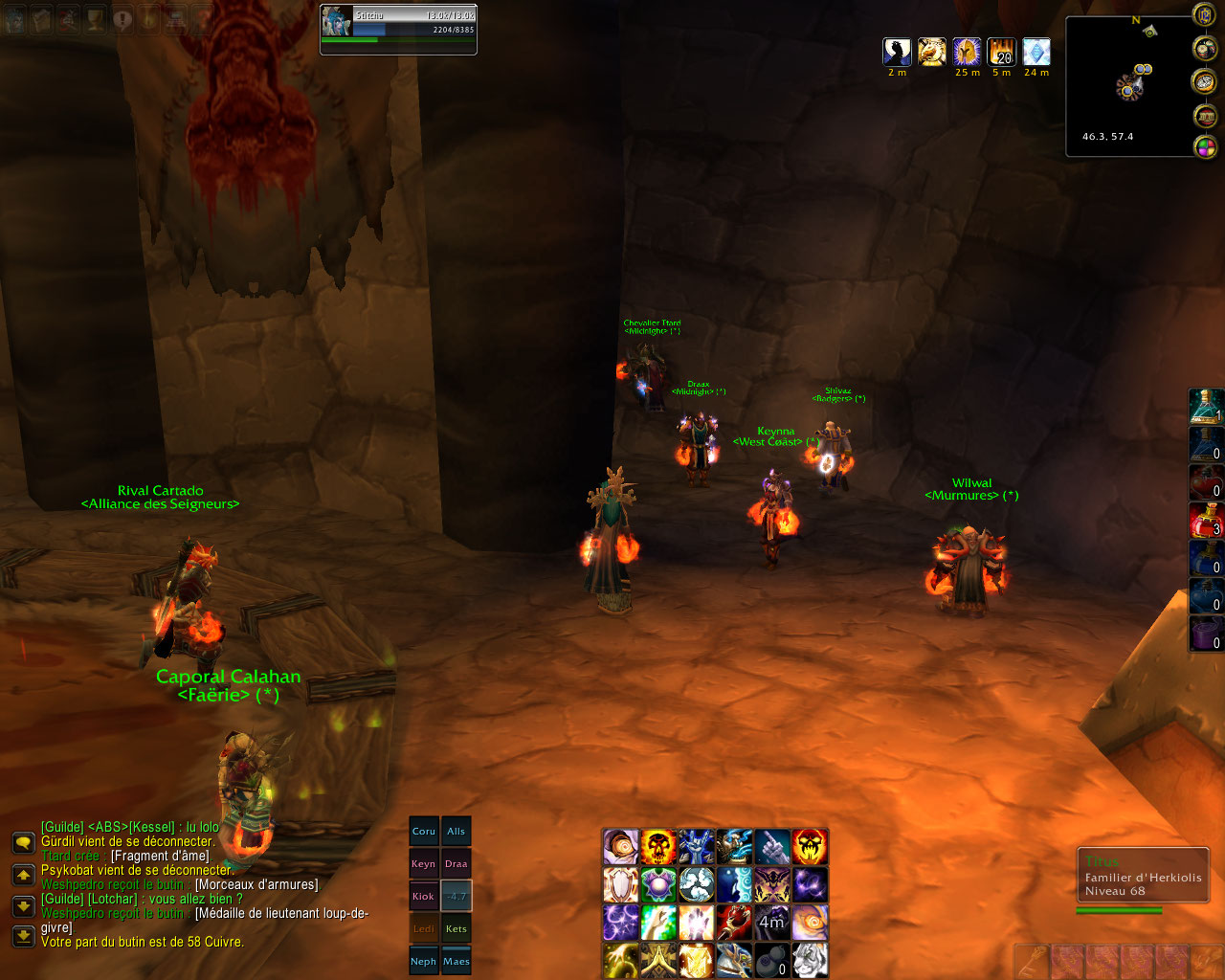Cast the green orb armor spell
The image size is (1225, 980).
click(x=658, y=884)
